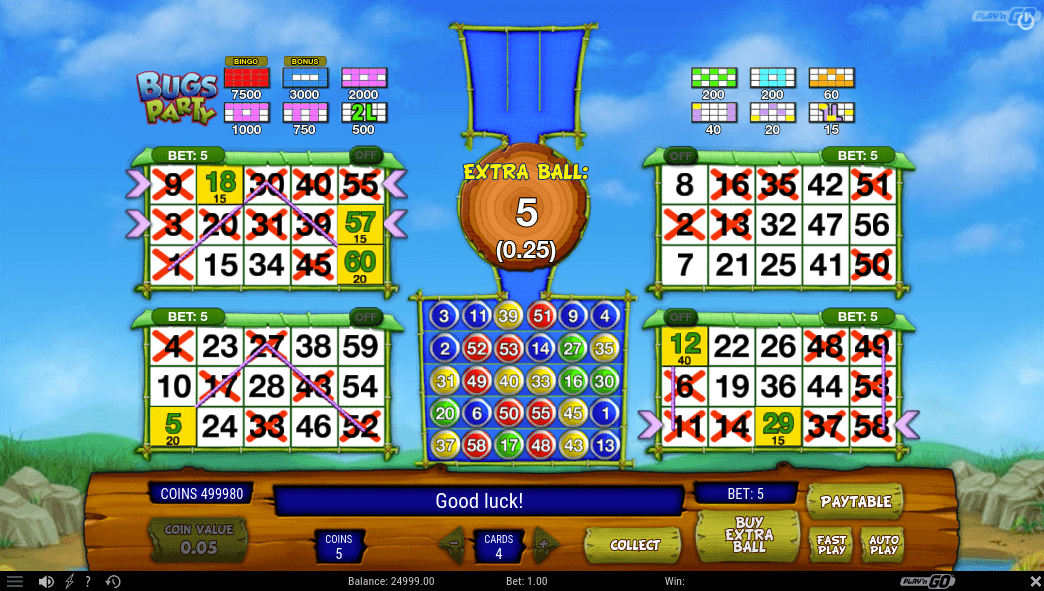Buy an extra ball
The width and height of the screenshot is (1044, 591).
749,535
